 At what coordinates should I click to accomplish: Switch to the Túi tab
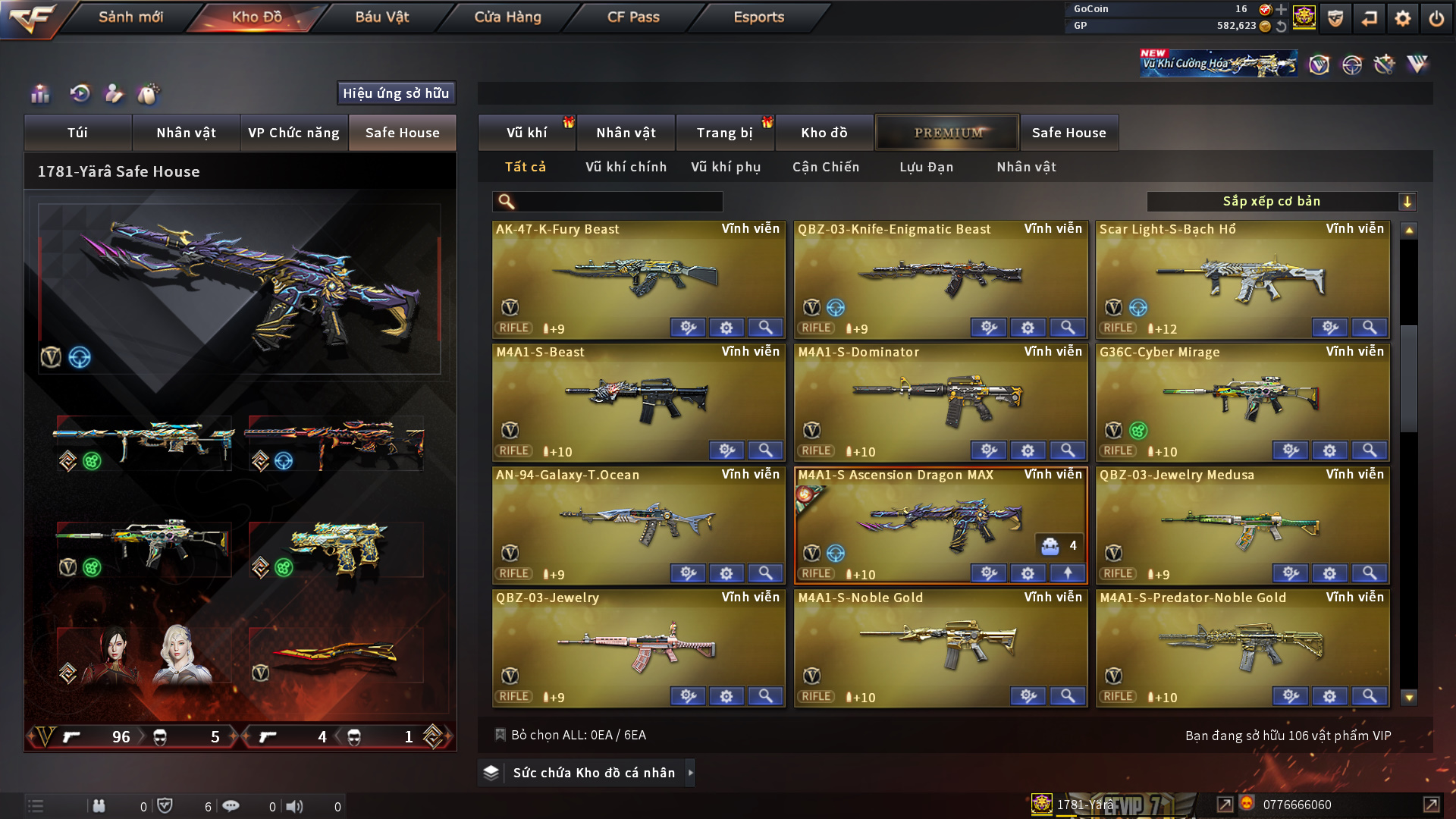tap(77, 133)
